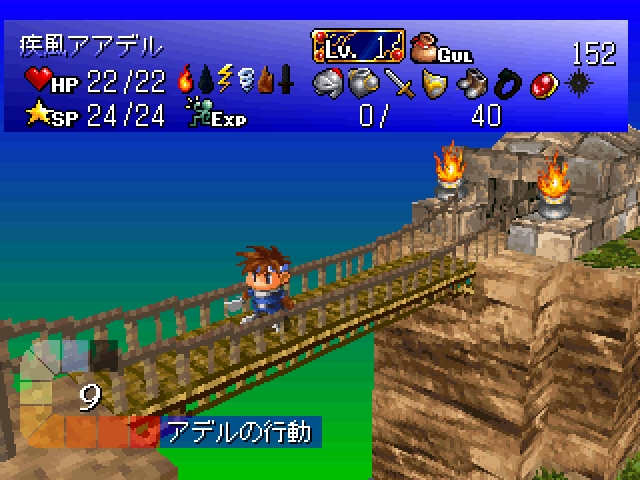Select the black spiked orb icon

577,82
